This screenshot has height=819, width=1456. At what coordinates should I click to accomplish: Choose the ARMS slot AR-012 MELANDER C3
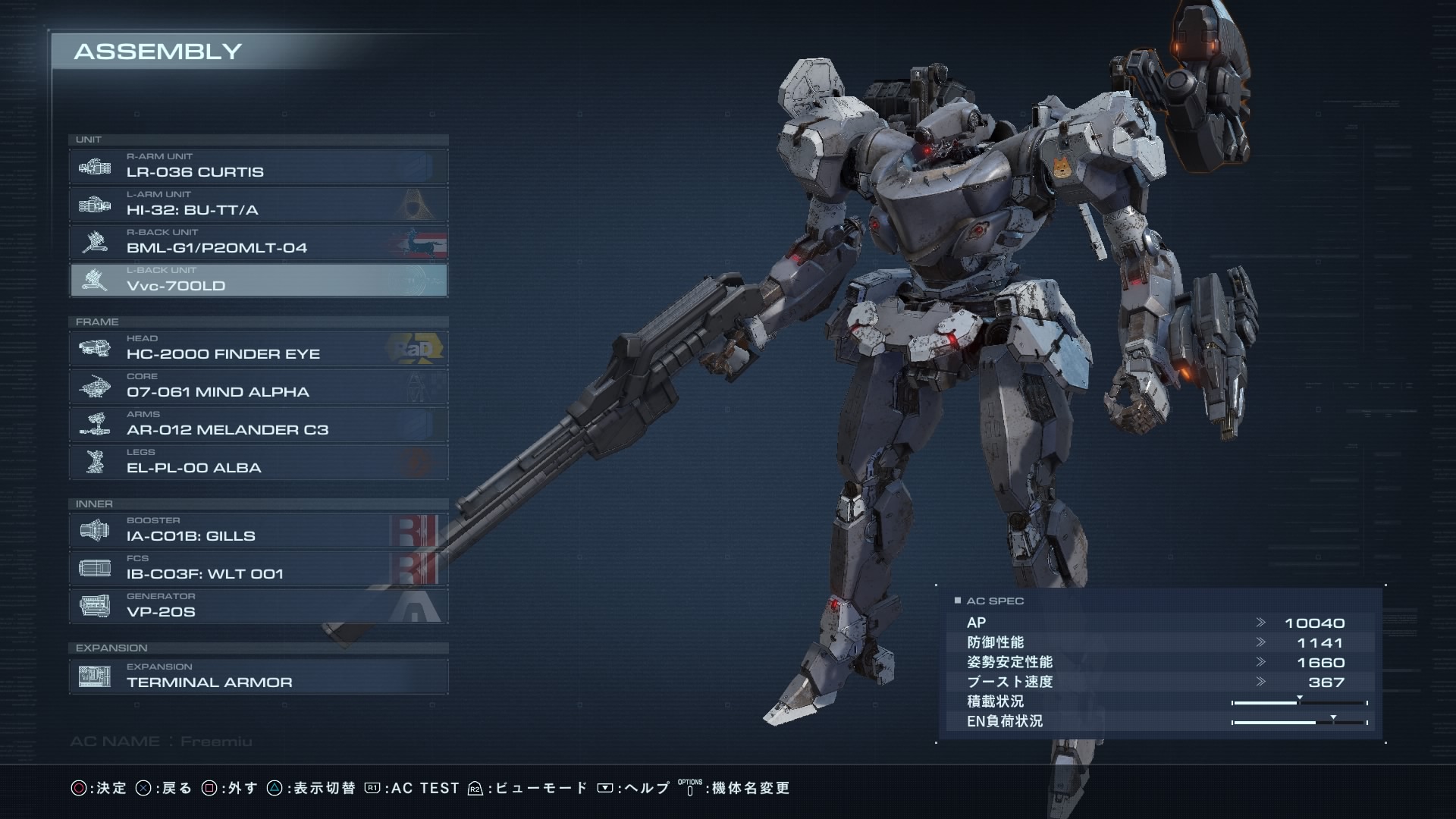pos(258,424)
